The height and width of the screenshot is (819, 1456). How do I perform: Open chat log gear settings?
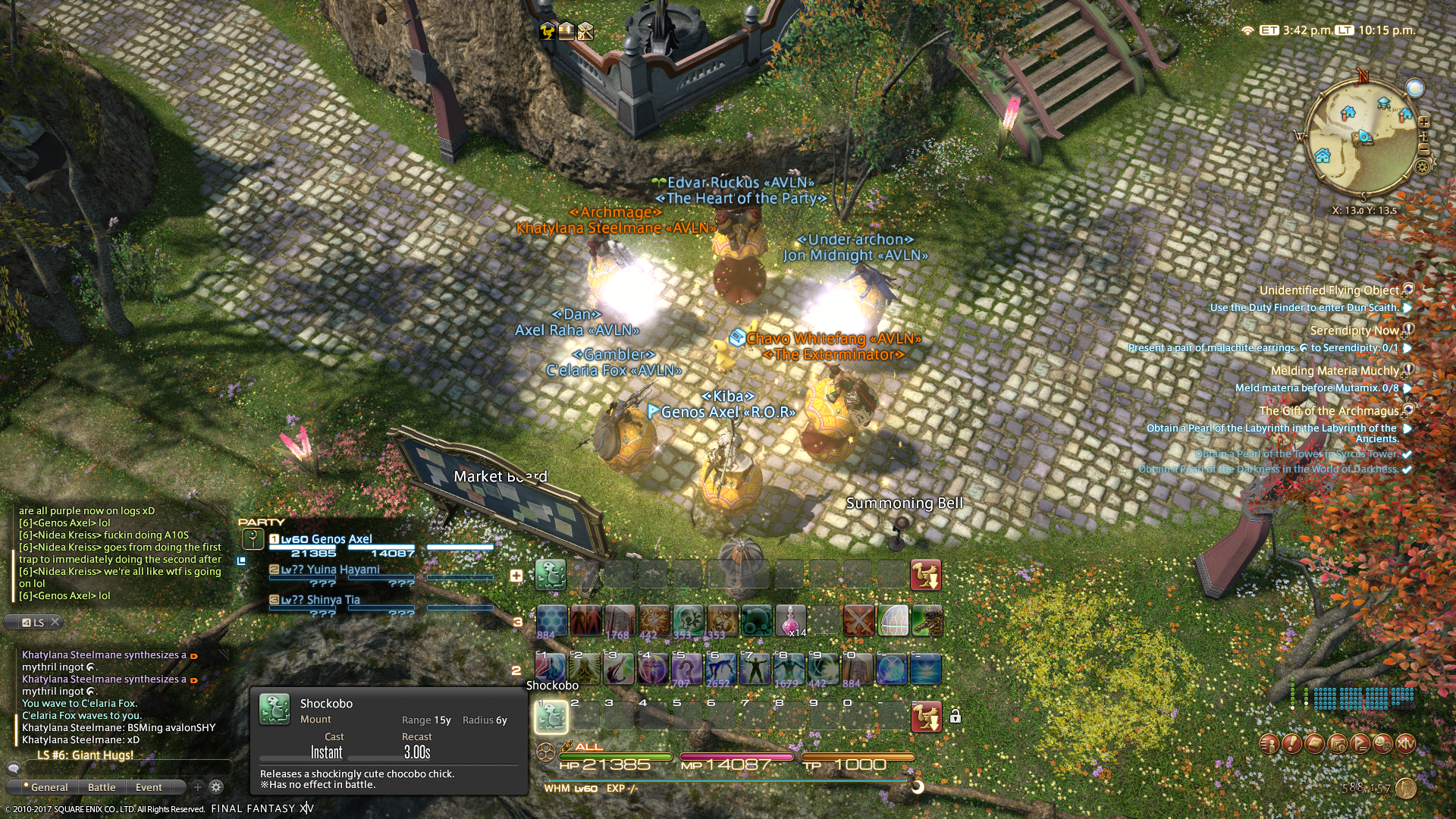pos(216,787)
